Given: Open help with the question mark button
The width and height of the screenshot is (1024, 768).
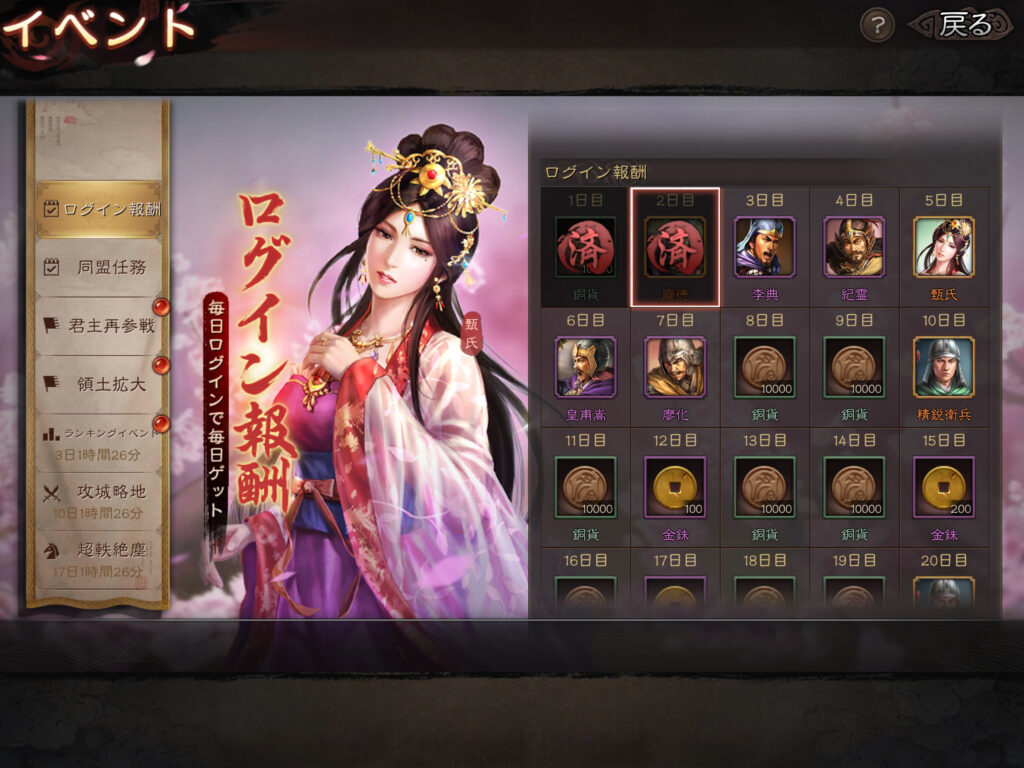Looking at the screenshot, I should click(x=877, y=26).
